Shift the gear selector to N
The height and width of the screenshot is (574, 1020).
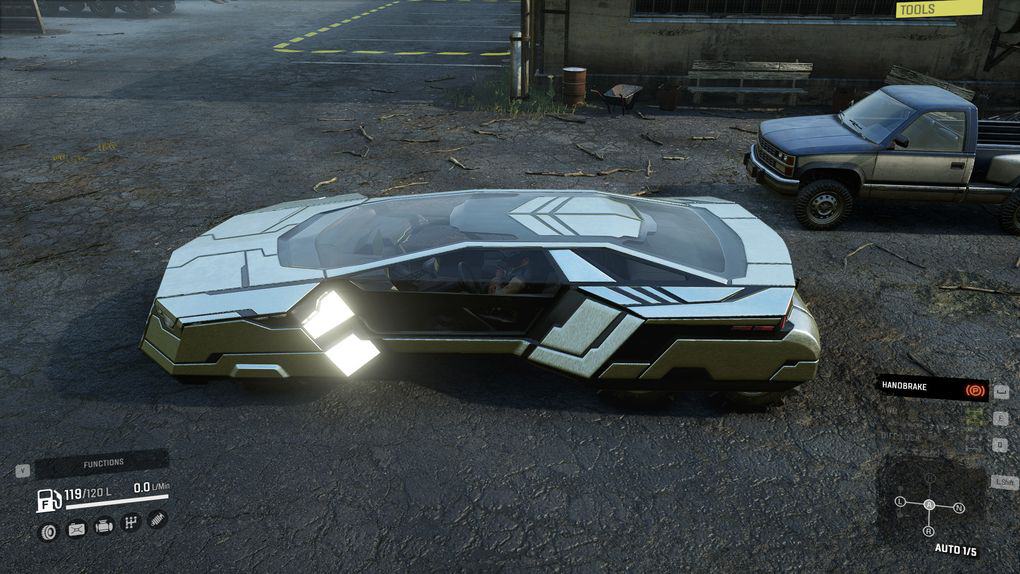click(x=959, y=508)
